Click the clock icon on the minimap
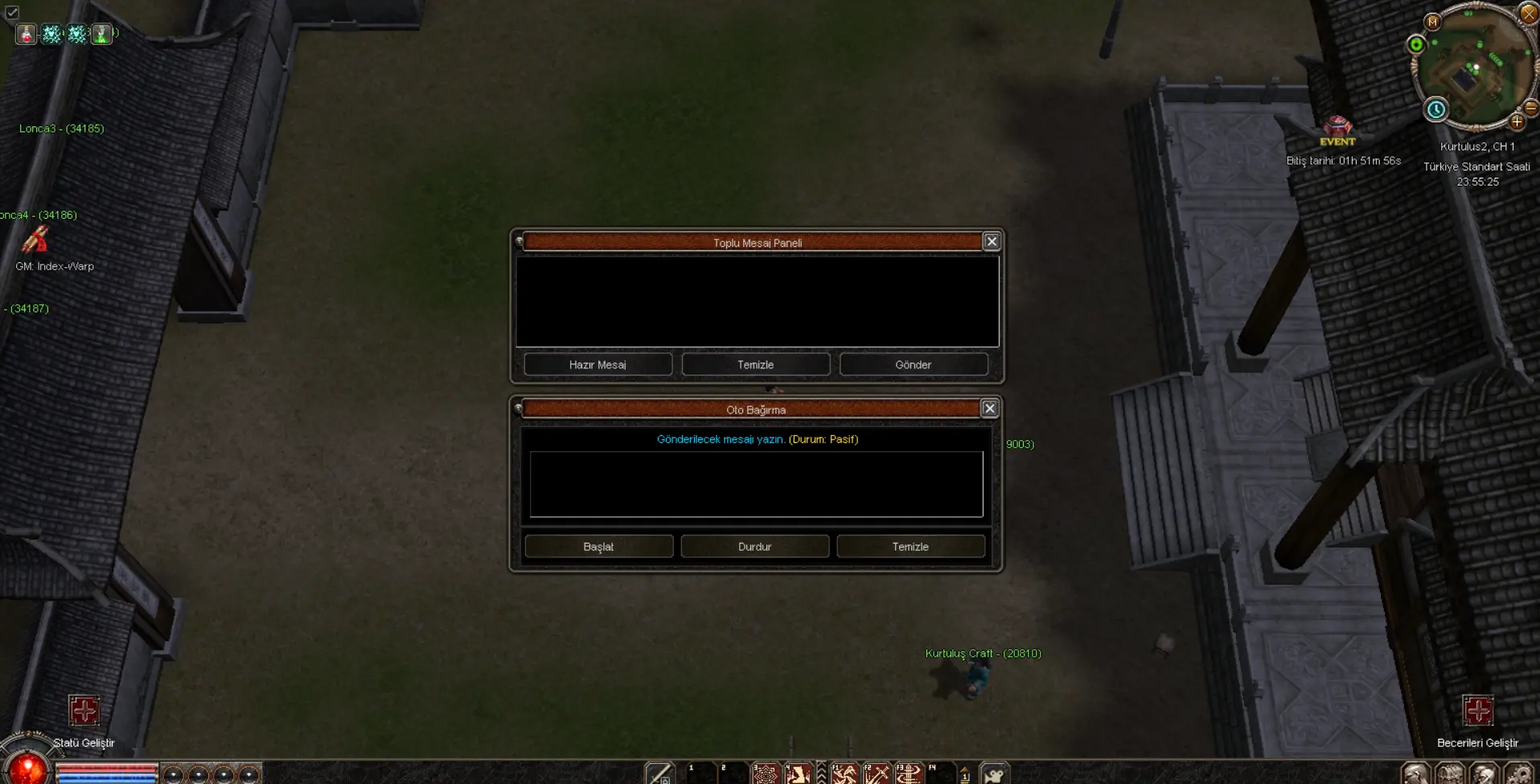Image resolution: width=1540 pixels, height=784 pixels. pyautogui.click(x=1436, y=109)
